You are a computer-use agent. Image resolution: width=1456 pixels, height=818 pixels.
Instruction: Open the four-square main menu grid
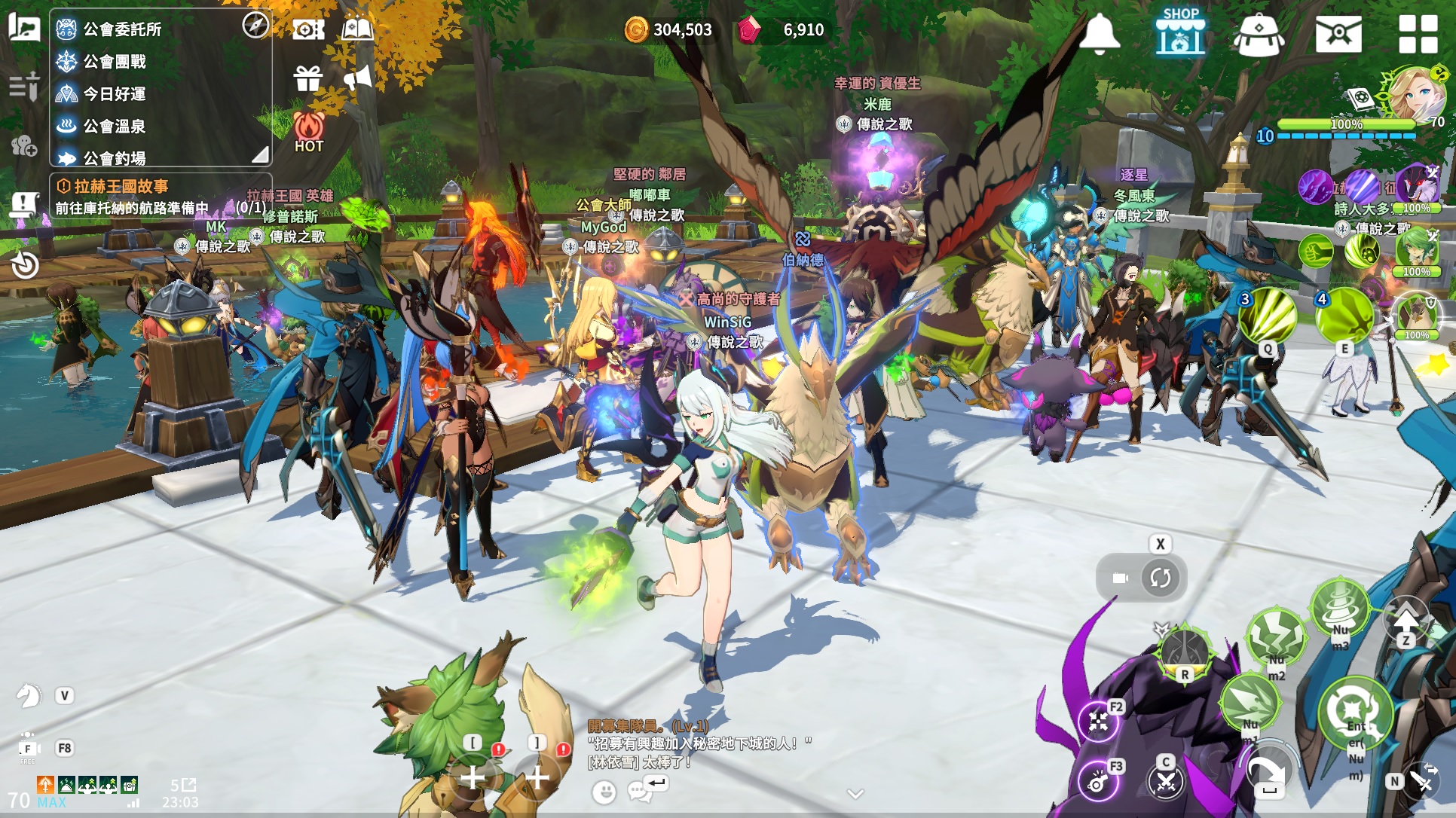tap(1418, 34)
